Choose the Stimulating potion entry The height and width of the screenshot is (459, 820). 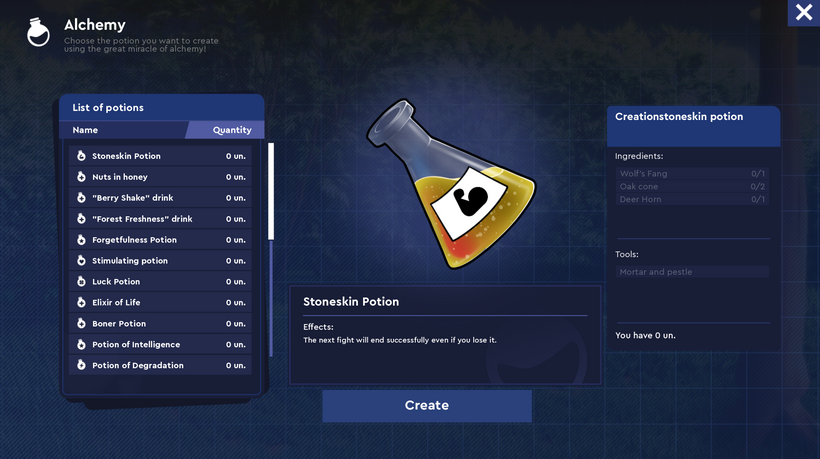pos(160,261)
